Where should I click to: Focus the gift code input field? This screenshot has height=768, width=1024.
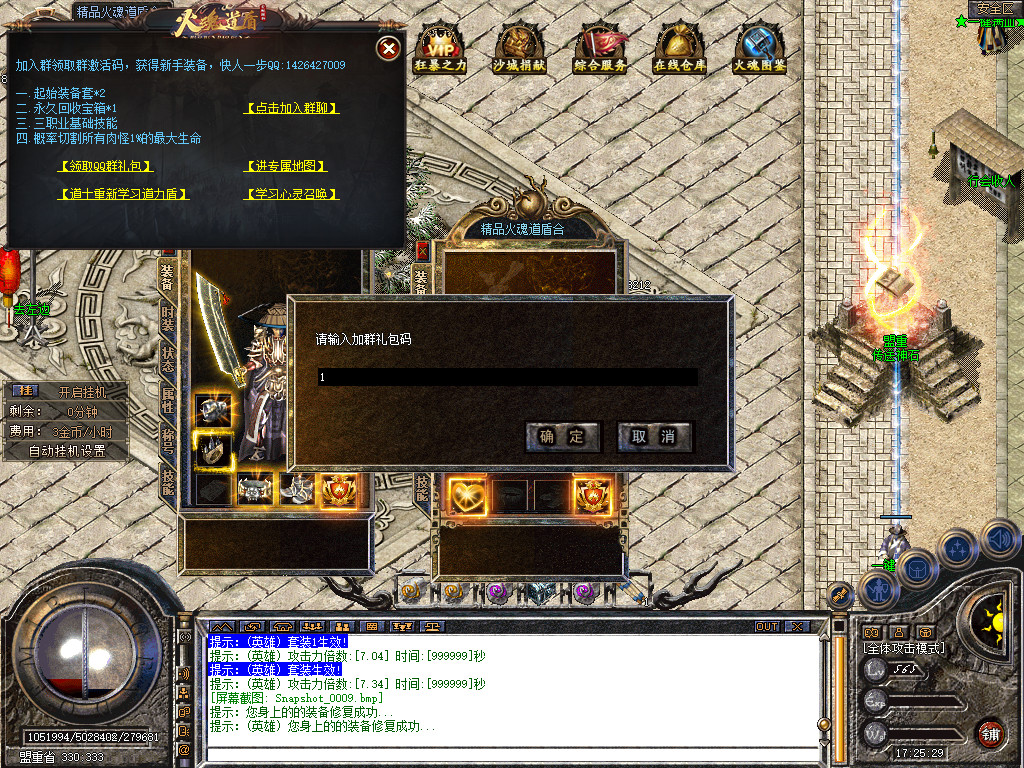(507, 377)
